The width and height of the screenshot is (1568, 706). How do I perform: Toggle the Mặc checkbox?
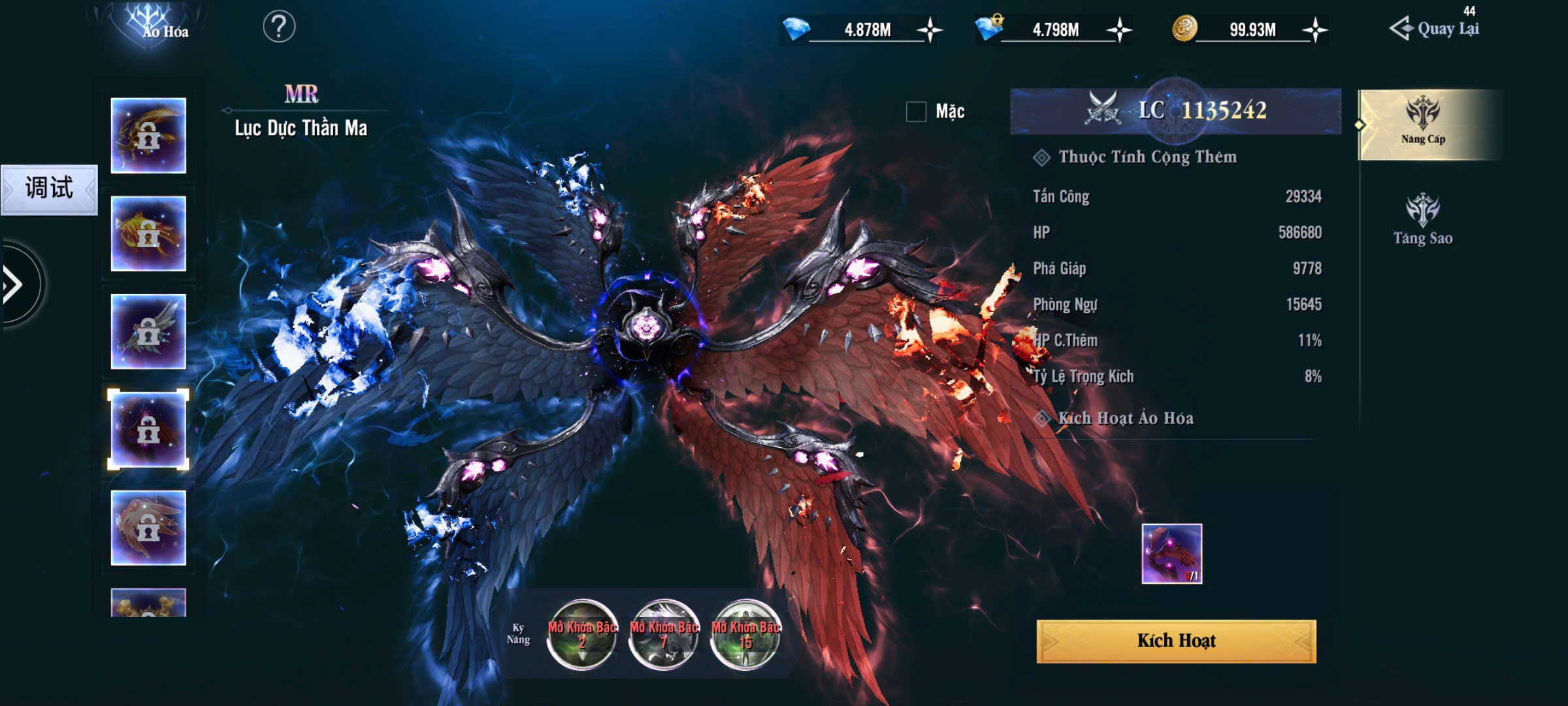pyautogui.click(x=916, y=112)
